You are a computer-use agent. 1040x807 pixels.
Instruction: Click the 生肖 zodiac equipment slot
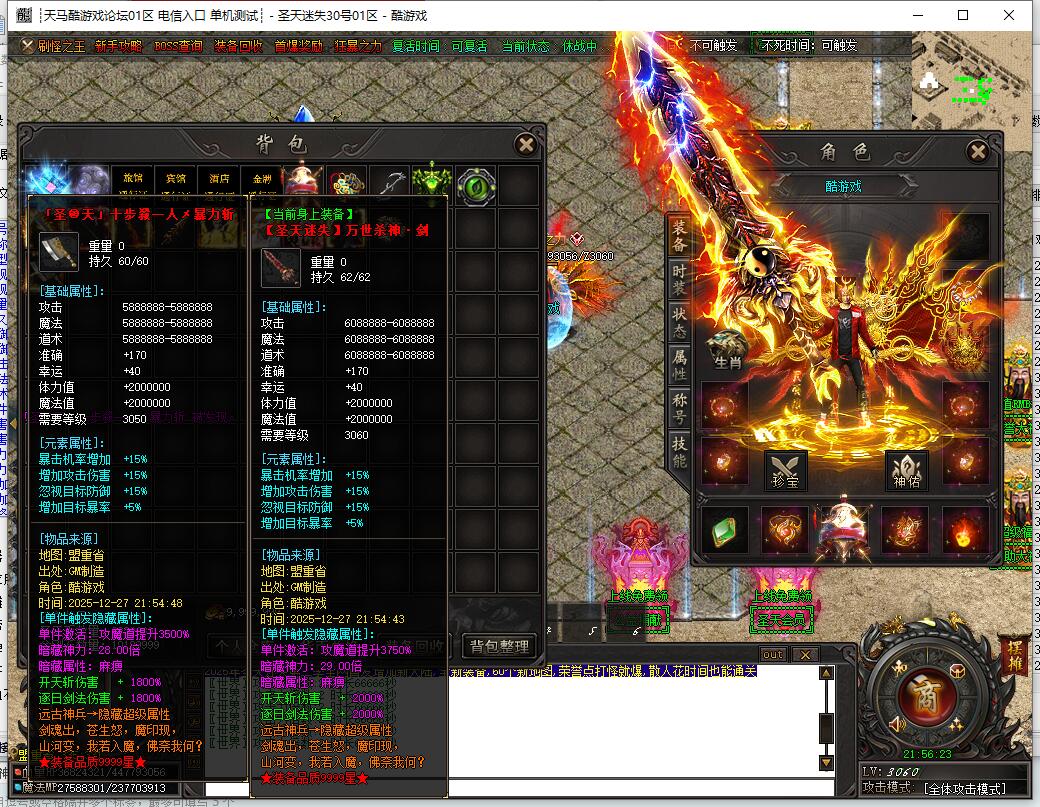pos(727,349)
